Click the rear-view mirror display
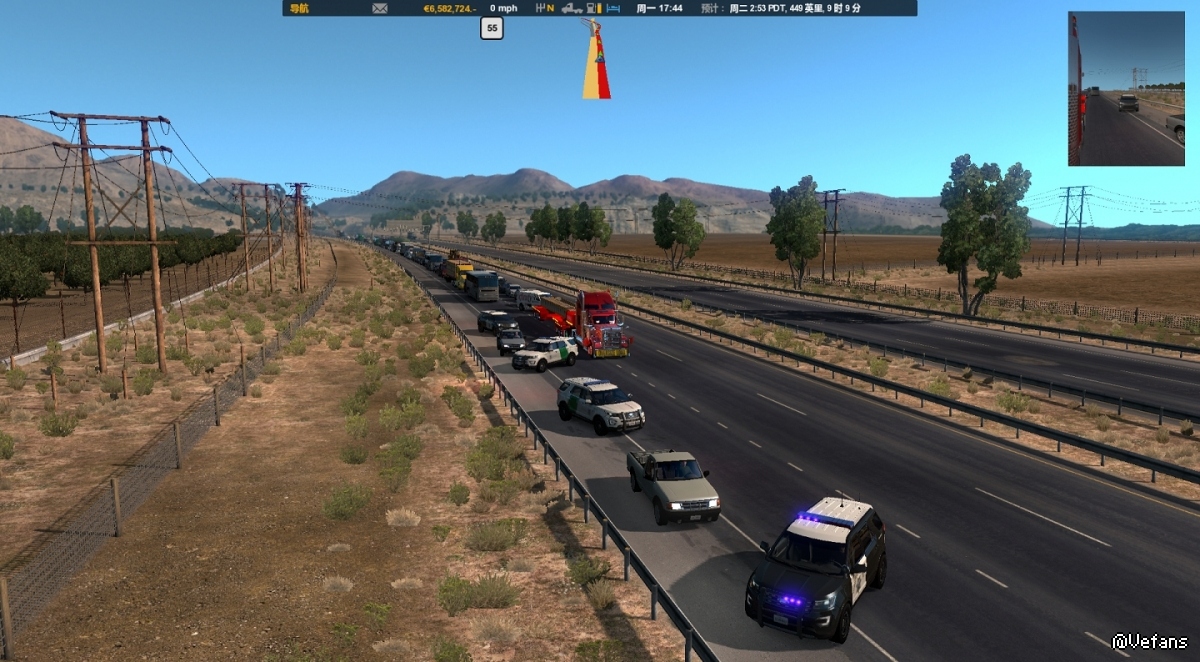The width and height of the screenshot is (1200, 662). tap(1126, 88)
